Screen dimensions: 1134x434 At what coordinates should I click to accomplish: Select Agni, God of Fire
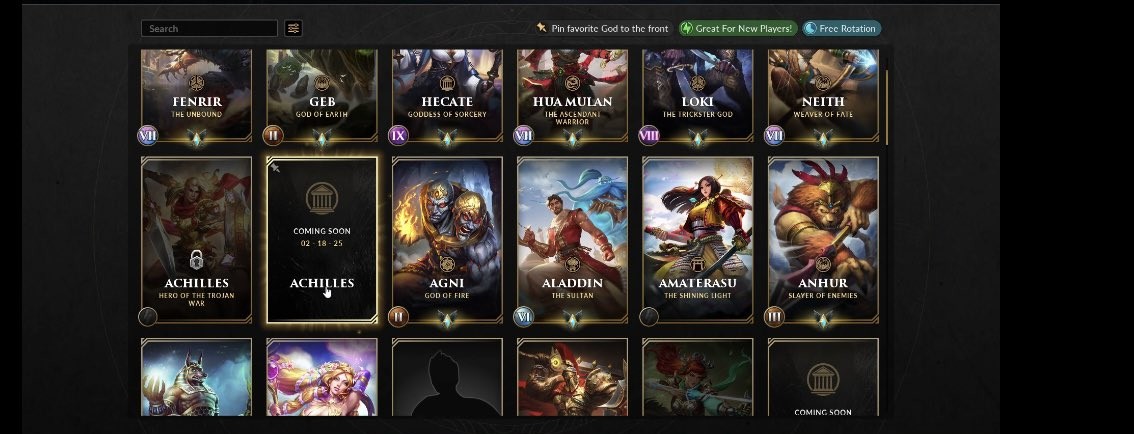coord(447,239)
